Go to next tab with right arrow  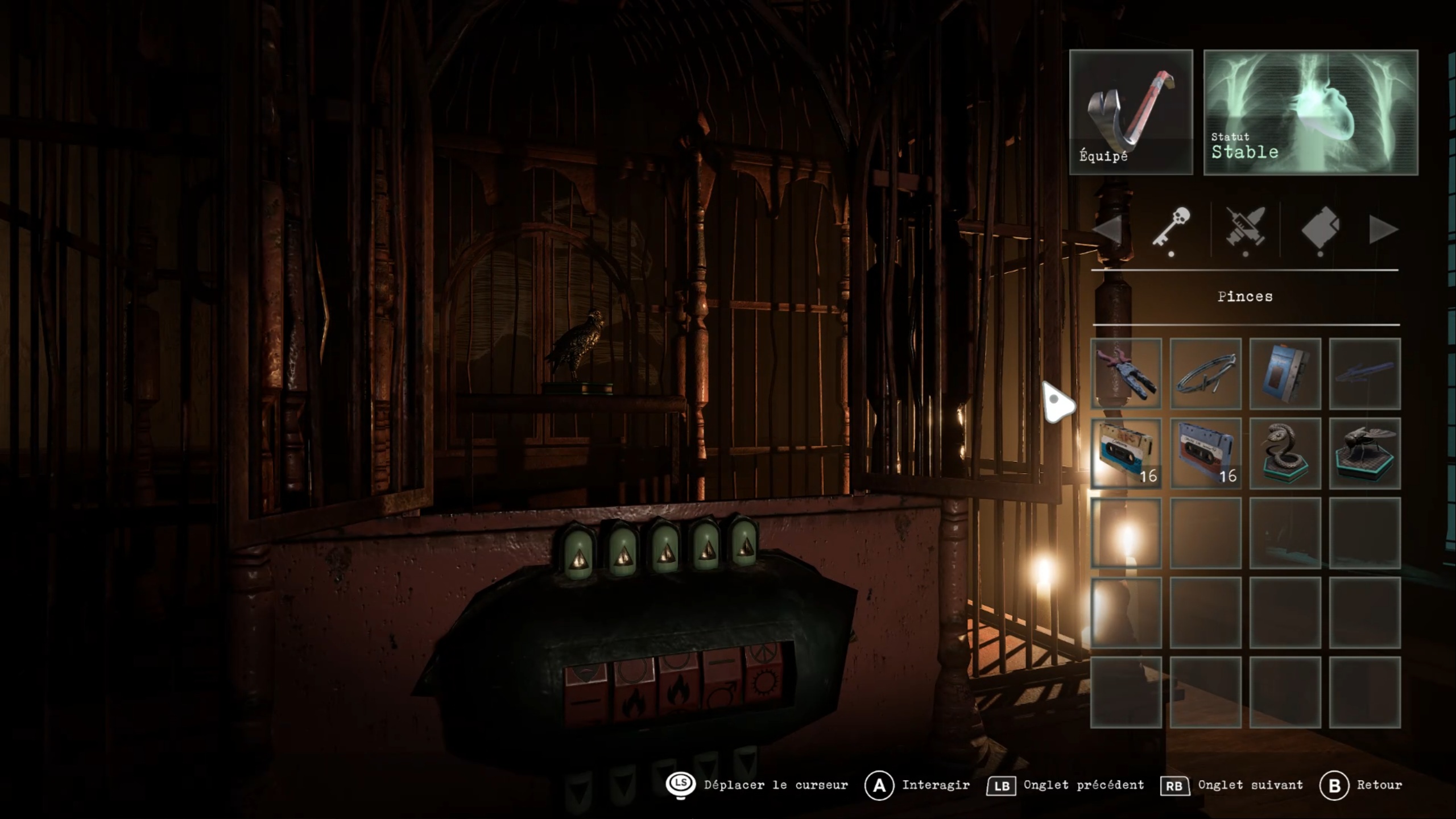[x=1383, y=230]
